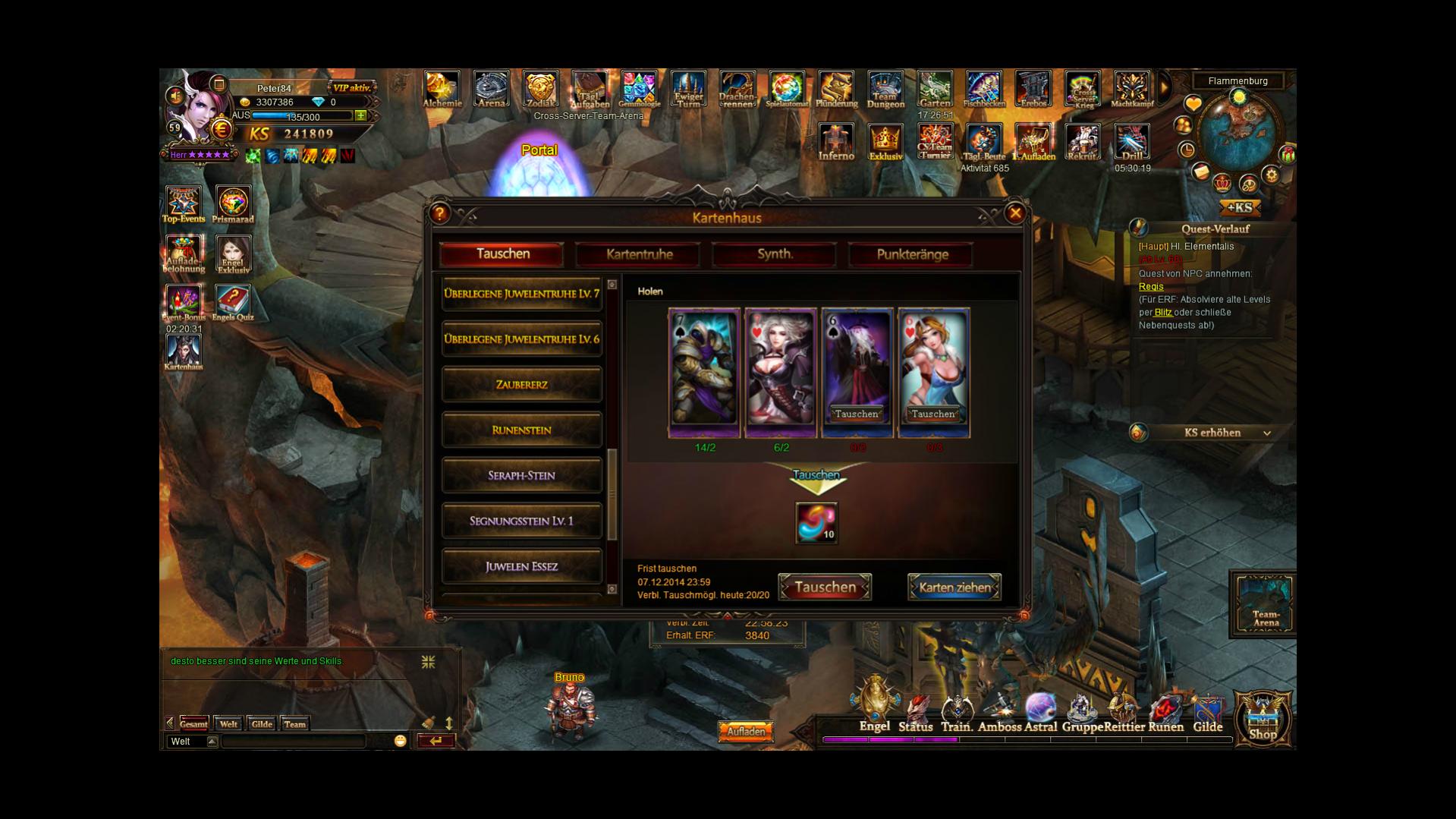
Task: Close the Kartenhaus window
Action: point(1015,214)
